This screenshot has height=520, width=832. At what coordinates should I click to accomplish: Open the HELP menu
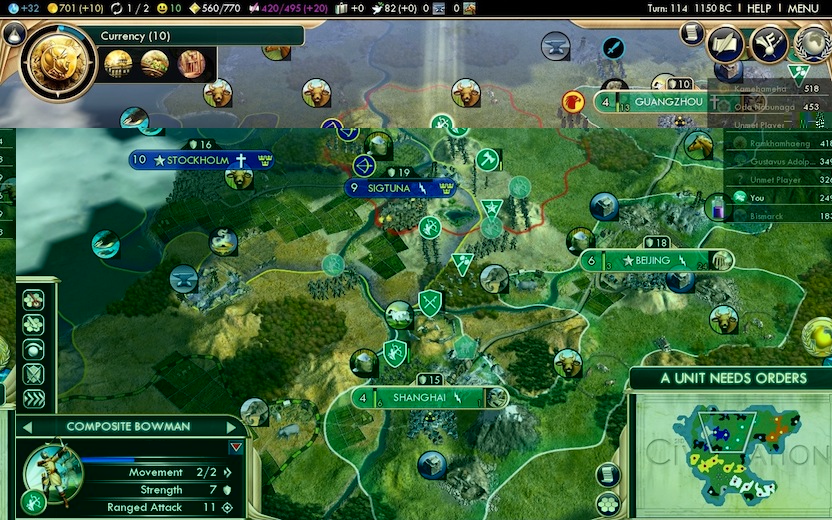pos(758,8)
